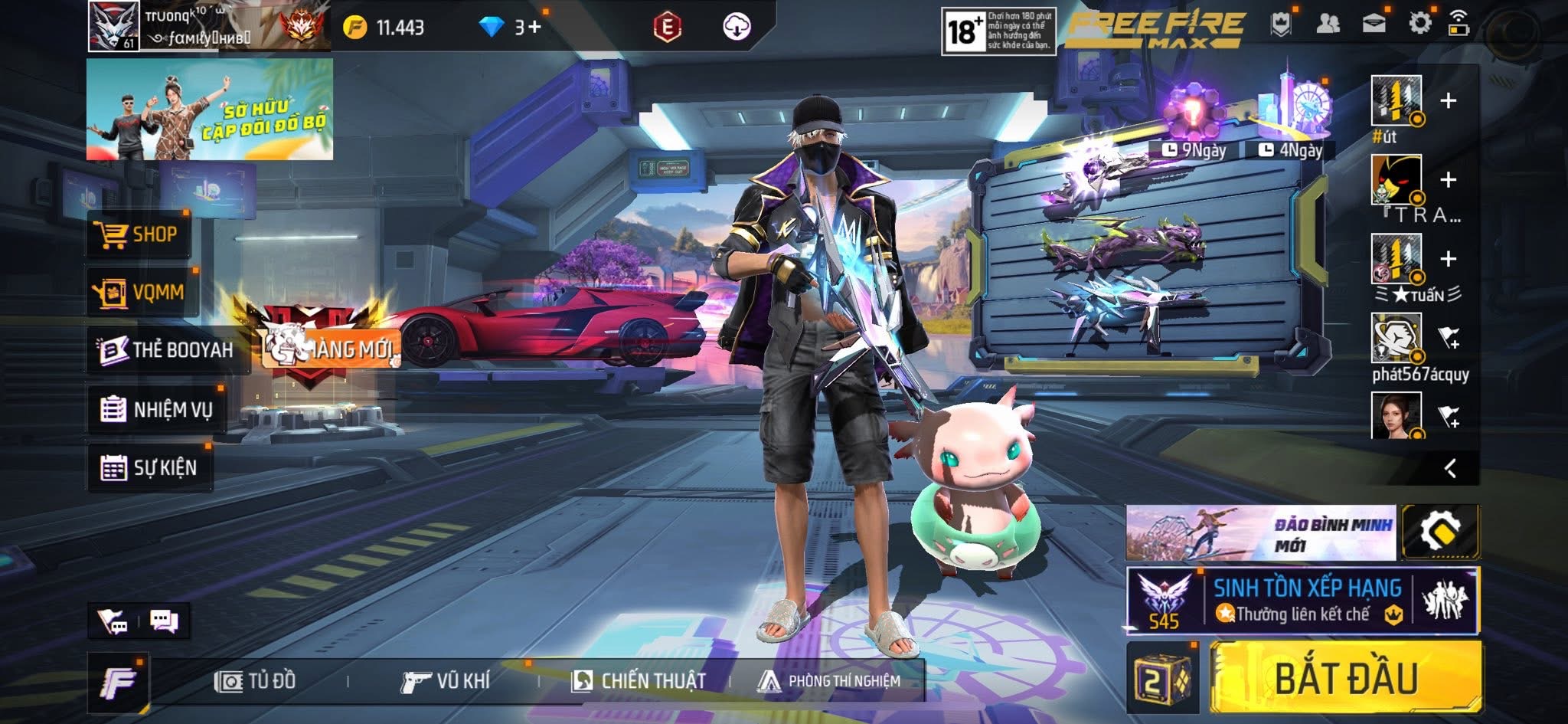Open the VQMM lucky spin menu
This screenshot has height=724, width=1568.
click(142, 293)
